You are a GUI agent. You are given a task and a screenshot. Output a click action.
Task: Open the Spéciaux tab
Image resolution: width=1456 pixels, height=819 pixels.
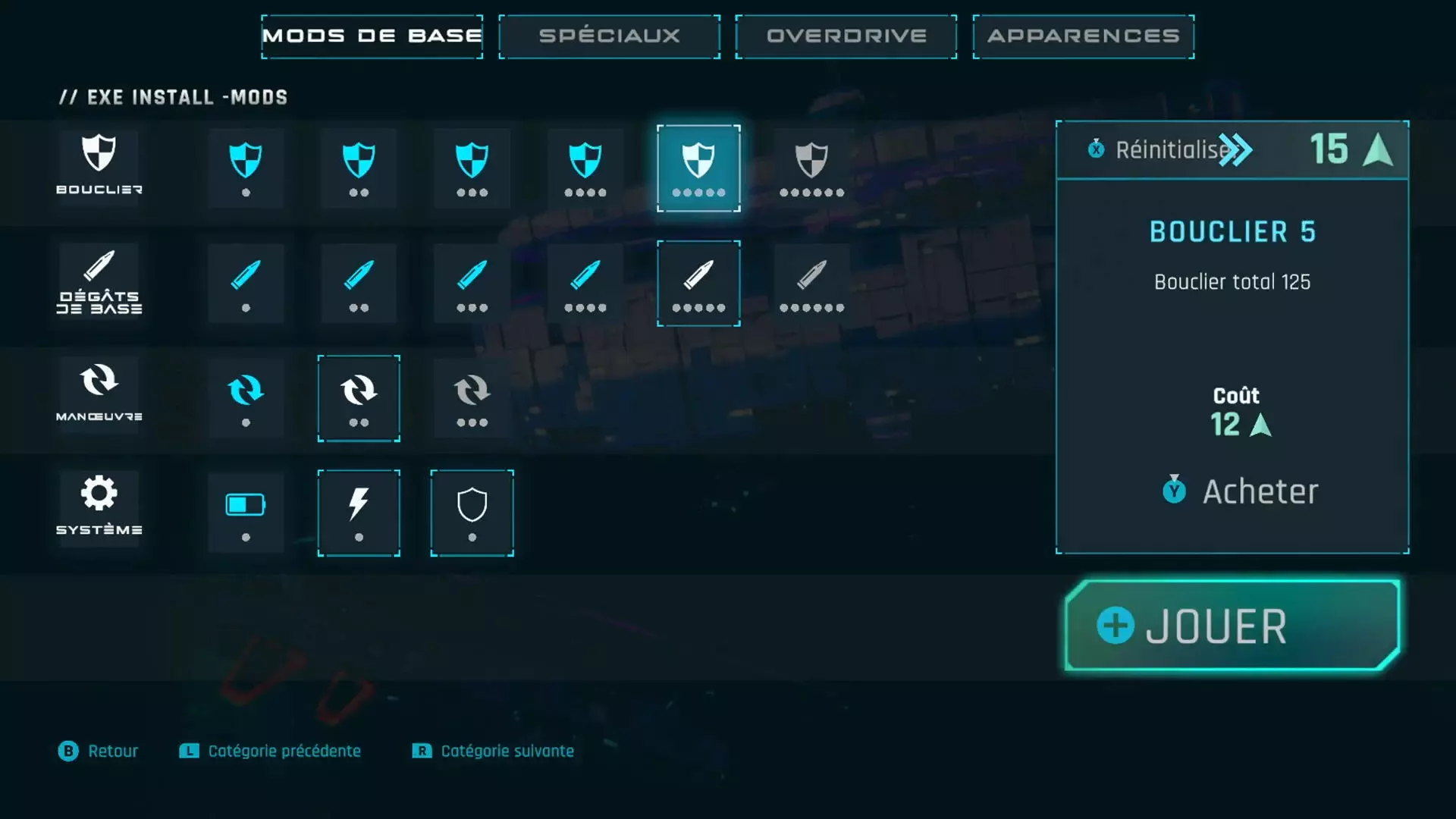[609, 36]
